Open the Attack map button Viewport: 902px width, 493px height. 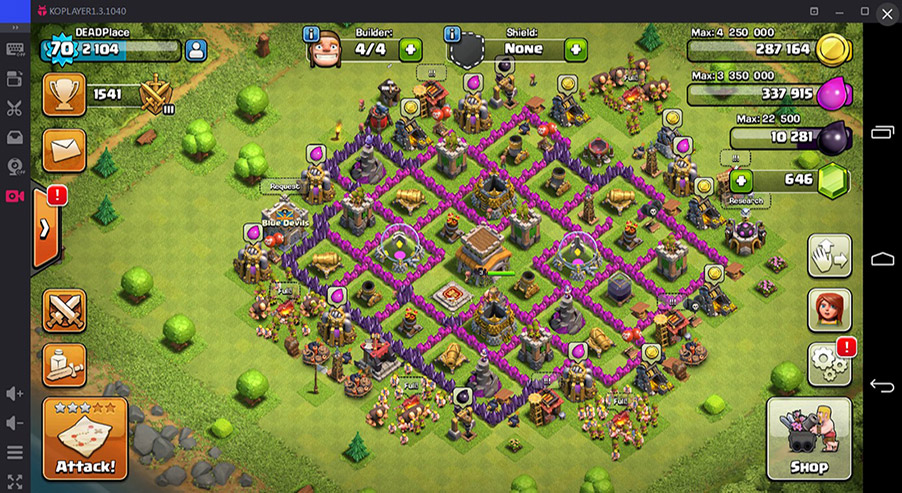[85, 438]
